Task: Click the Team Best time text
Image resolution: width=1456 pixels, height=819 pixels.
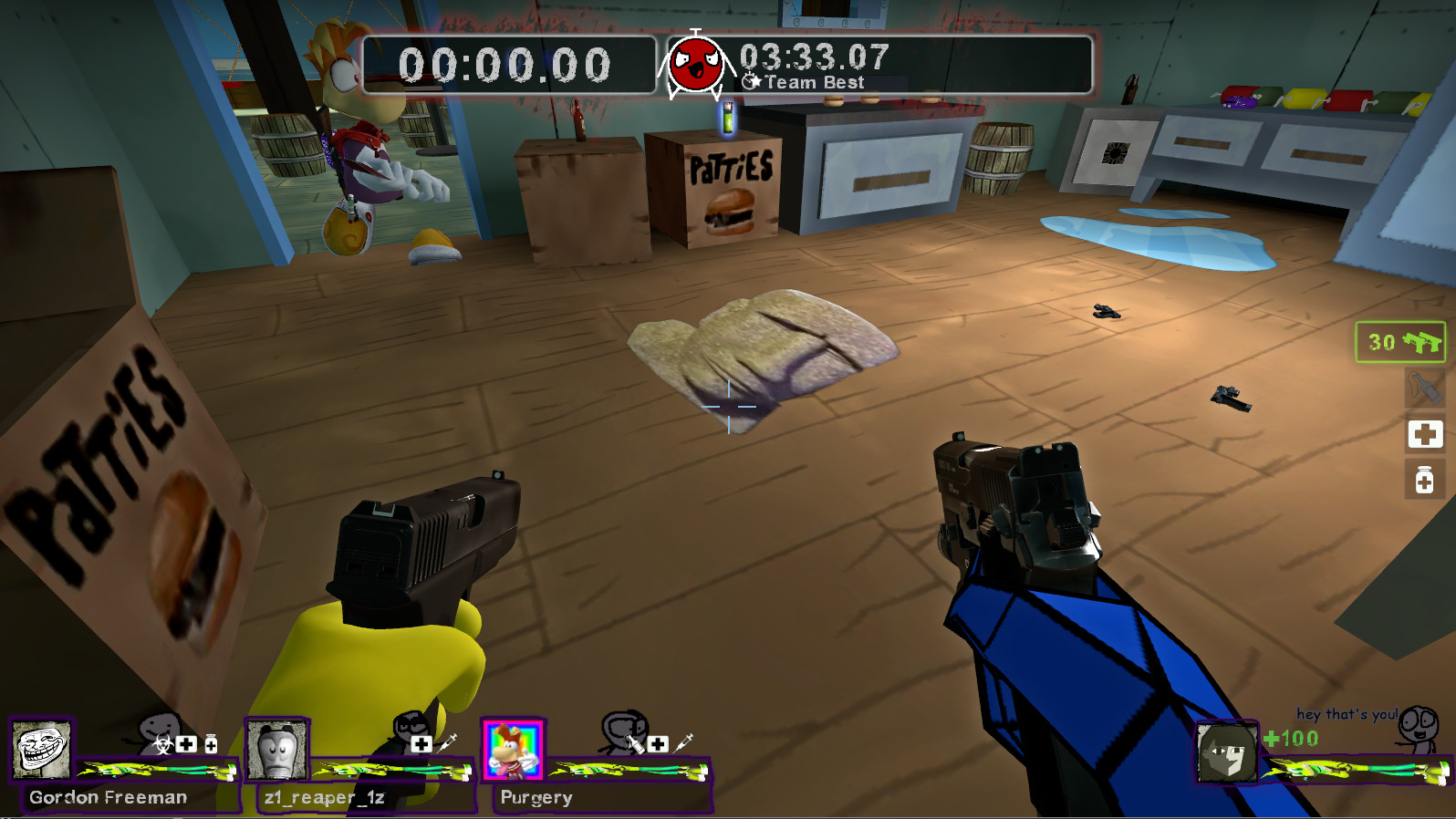Action: tap(815, 82)
